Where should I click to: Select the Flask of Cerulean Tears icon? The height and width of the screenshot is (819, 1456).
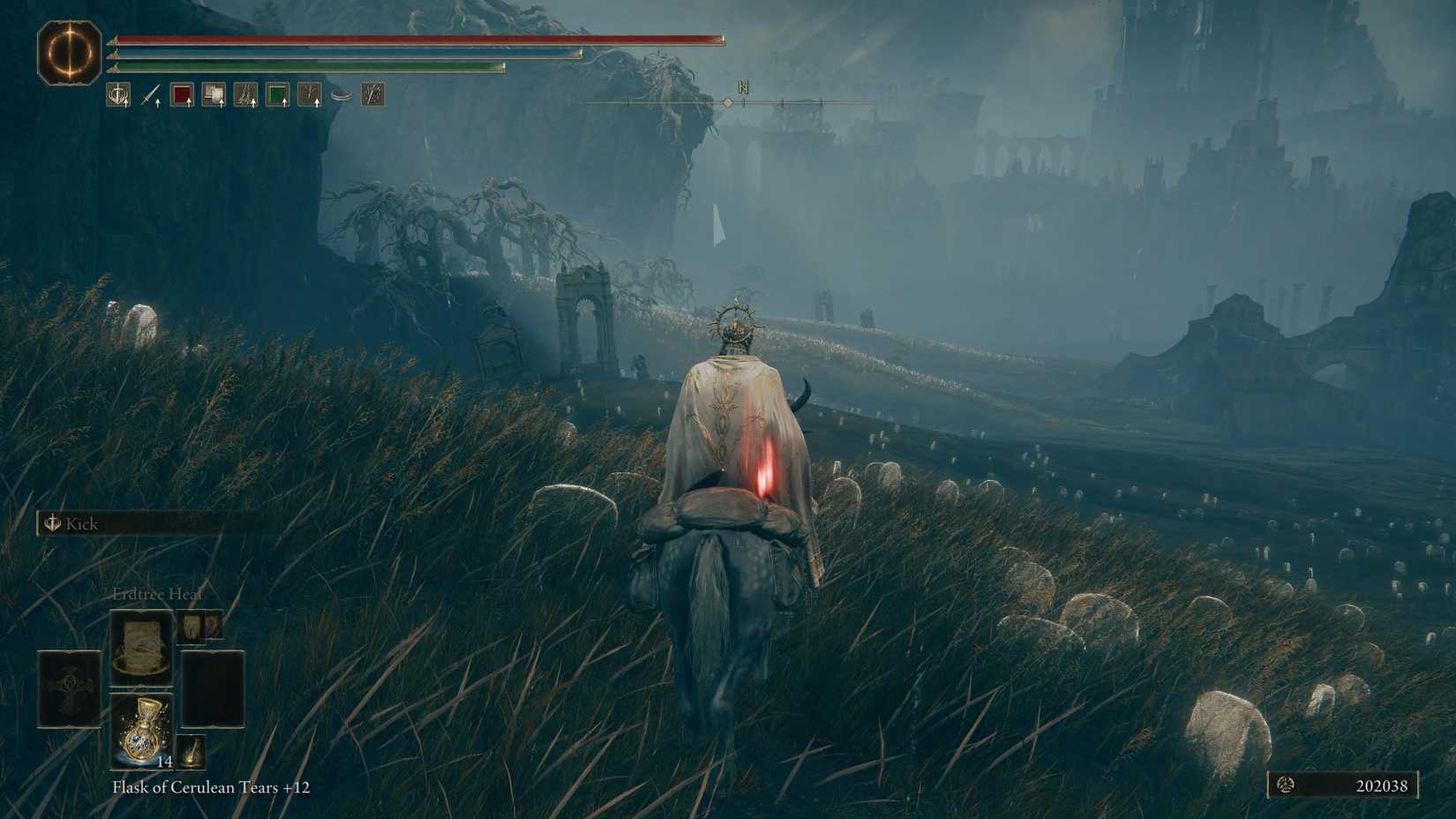pos(143,728)
